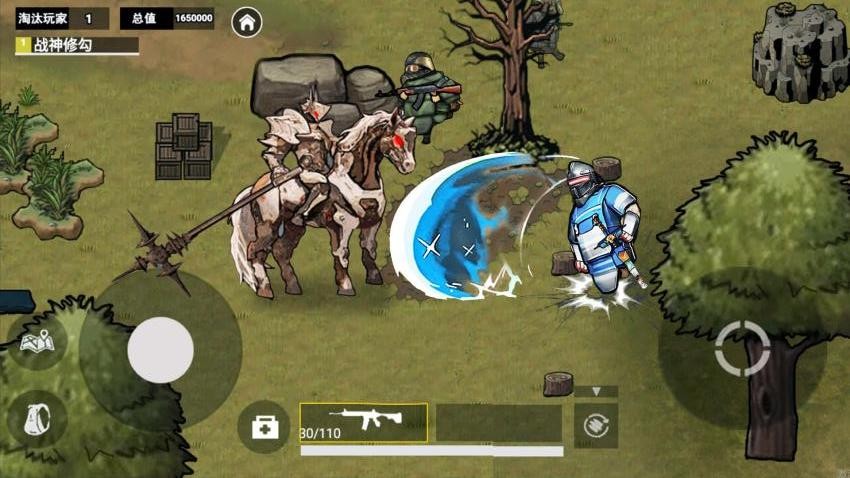
Task: Open the backpack inventory
Action: pyautogui.click(x=37, y=418)
